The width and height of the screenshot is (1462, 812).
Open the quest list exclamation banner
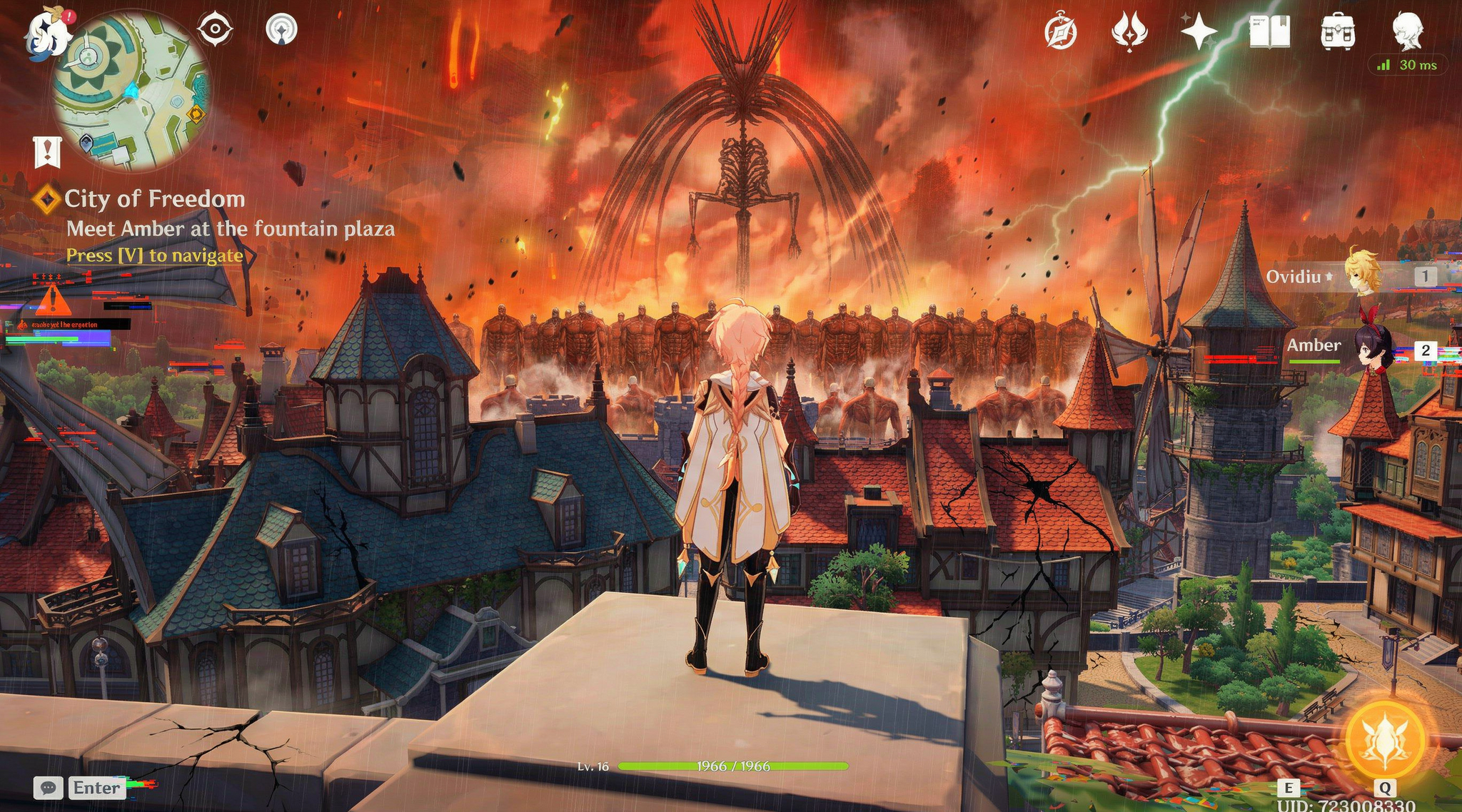point(47,151)
